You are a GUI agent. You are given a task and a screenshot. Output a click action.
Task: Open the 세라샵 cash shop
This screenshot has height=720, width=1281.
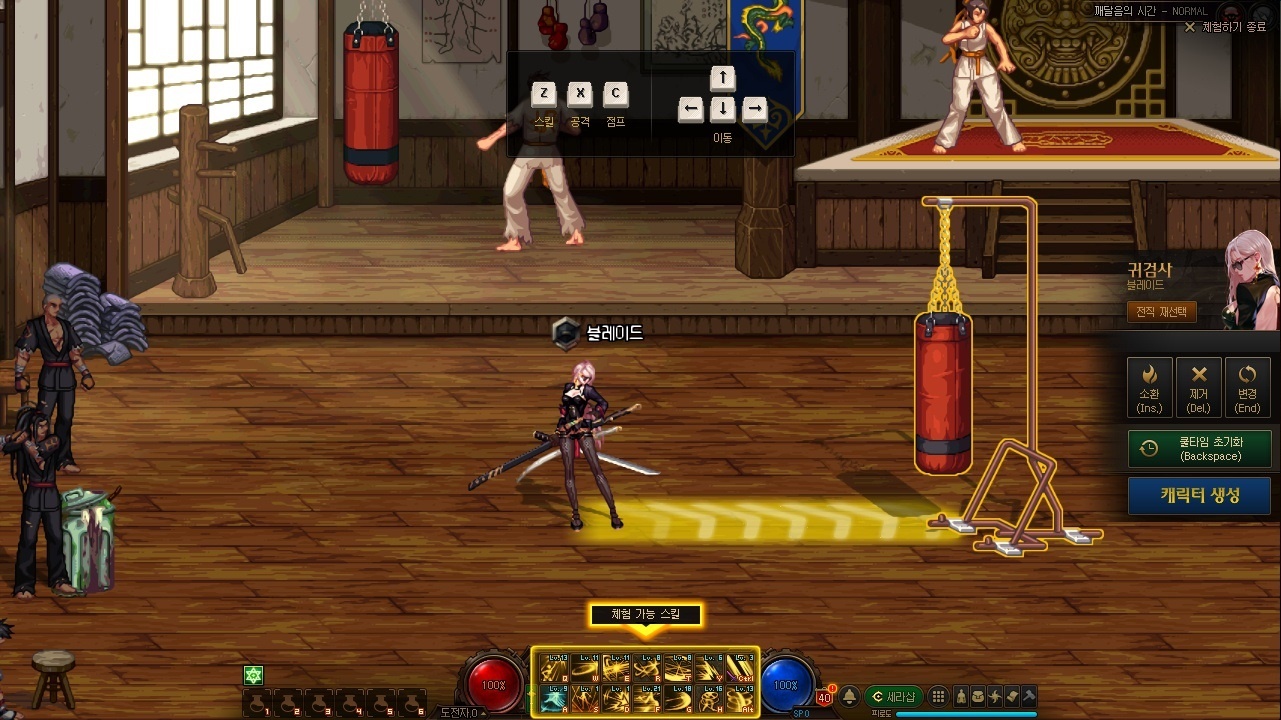tap(893, 697)
